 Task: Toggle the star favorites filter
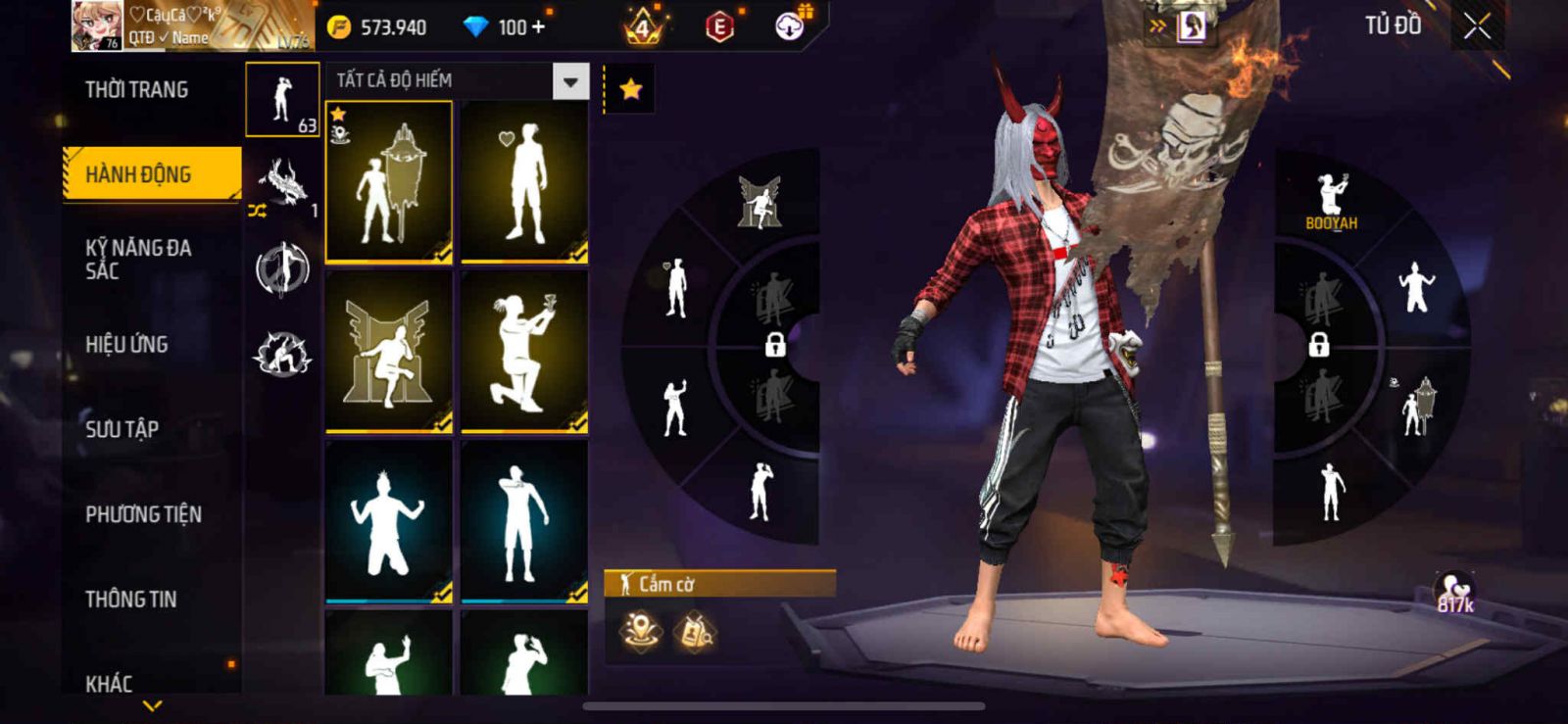click(630, 90)
